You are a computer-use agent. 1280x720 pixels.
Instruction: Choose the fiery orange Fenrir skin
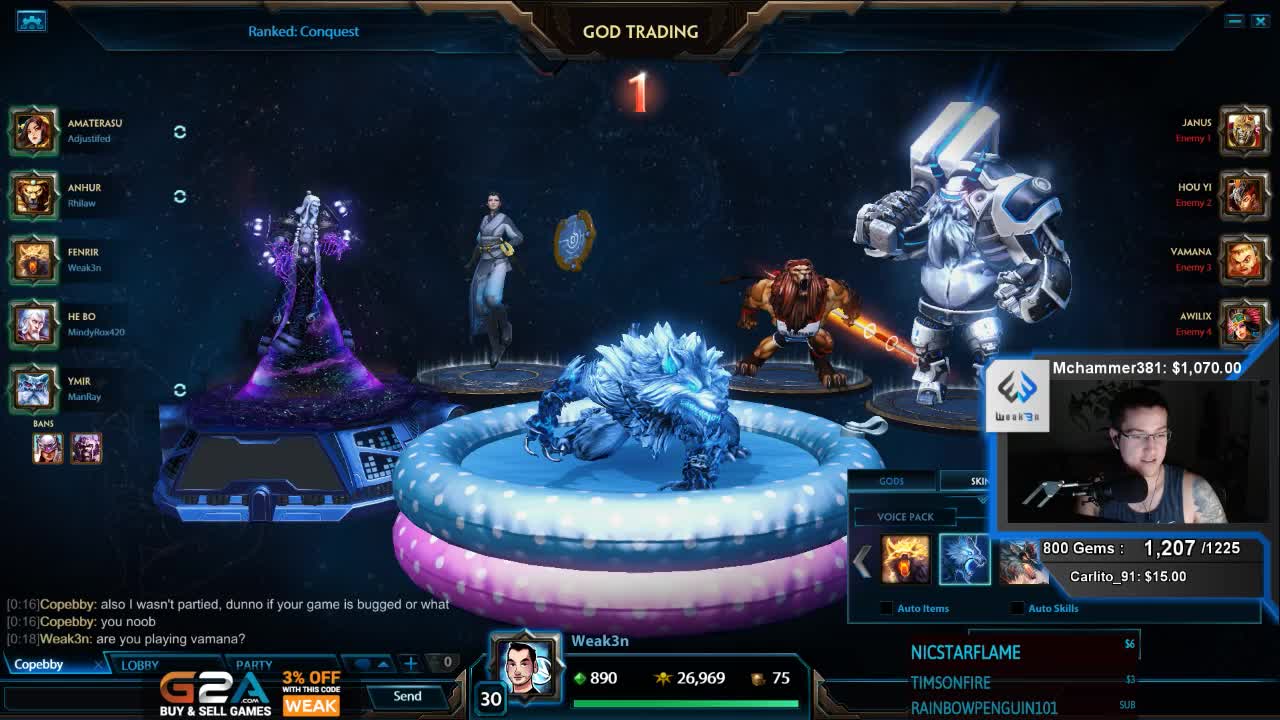tap(905, 560)
